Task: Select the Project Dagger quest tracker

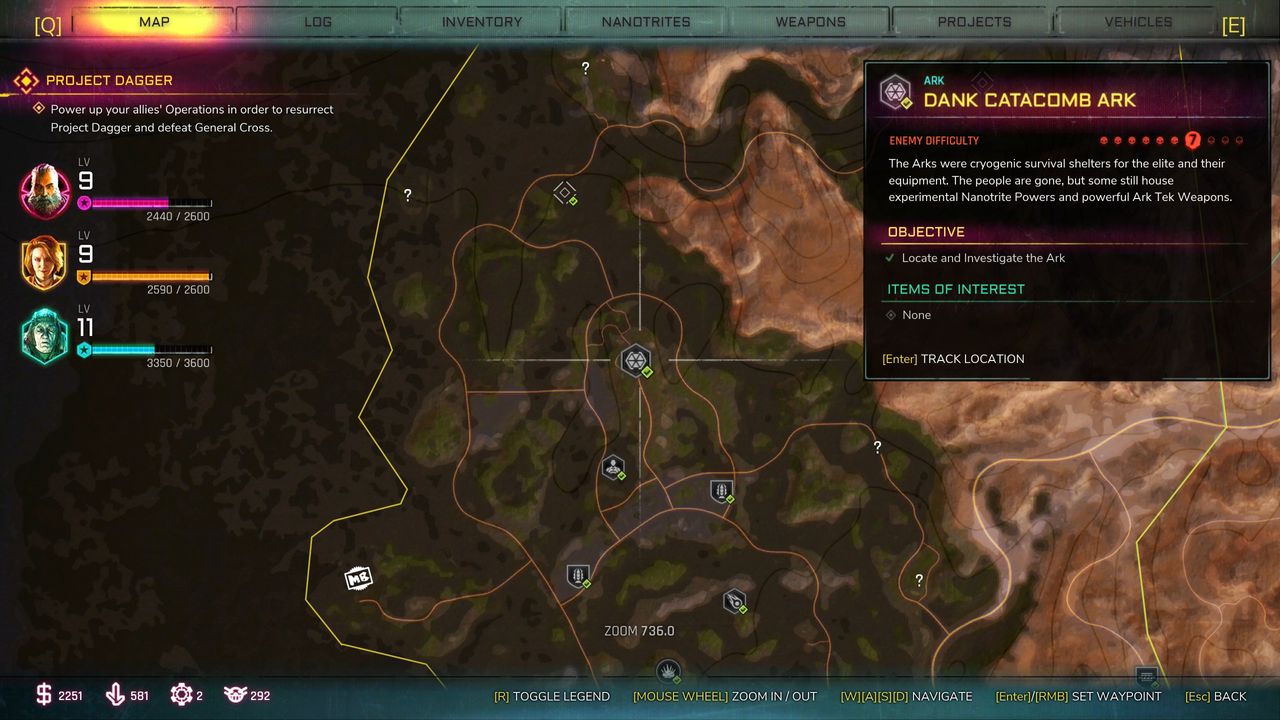Action: (109, 80)
